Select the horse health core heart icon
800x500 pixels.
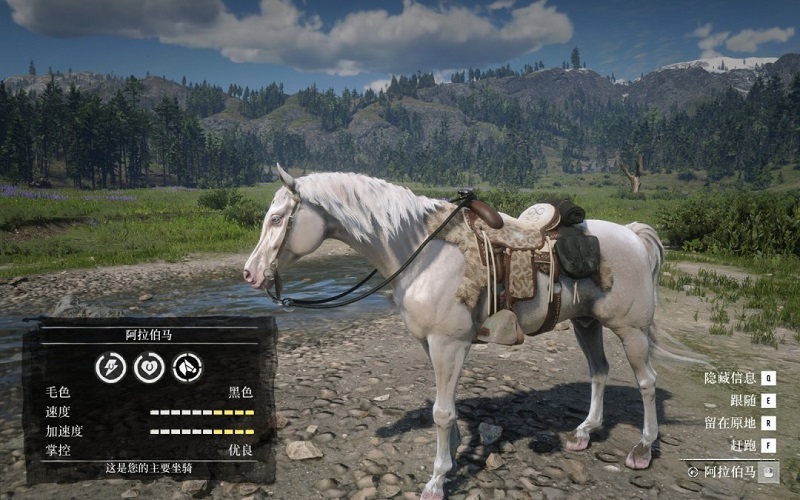[x=149, y=367]
